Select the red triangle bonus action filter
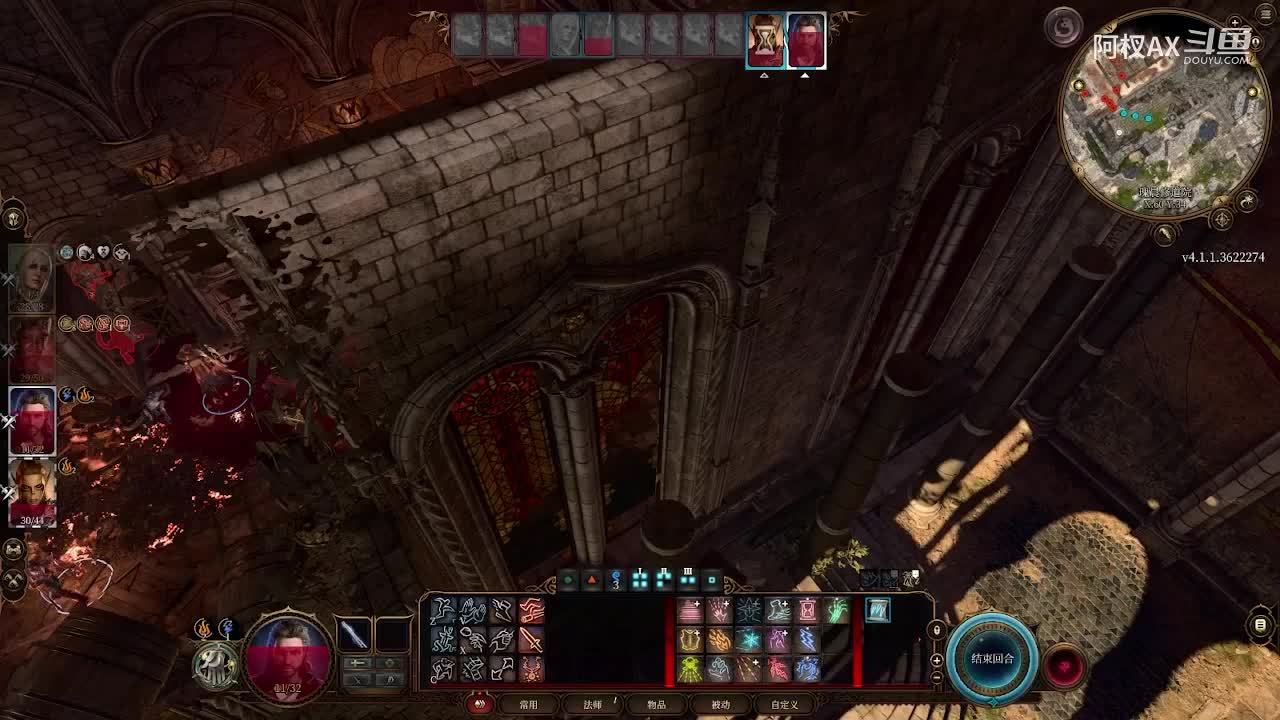 [x=592, y=579]
